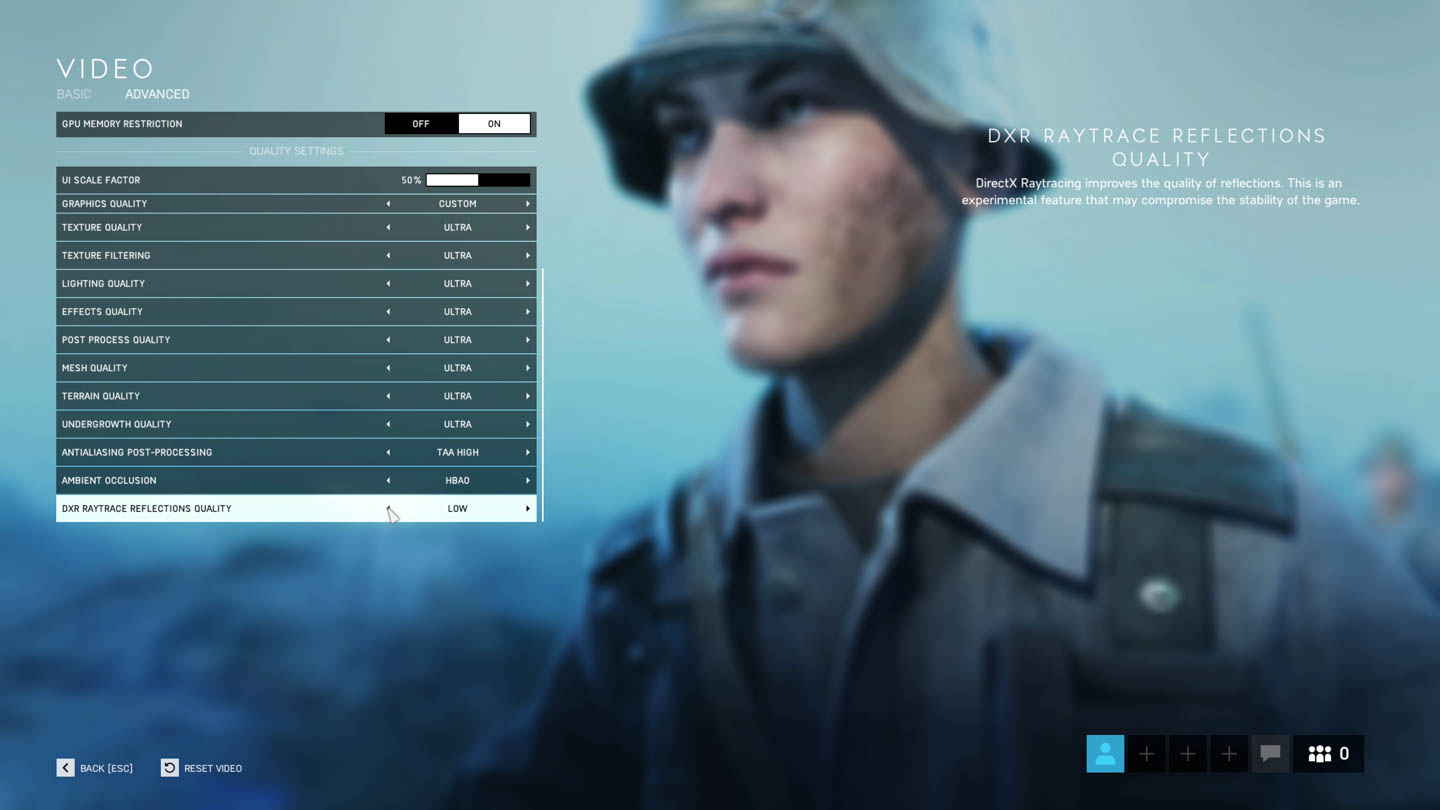
Task: Set GPU Memory Restriction to On
Action: click(x=494, y=124)
